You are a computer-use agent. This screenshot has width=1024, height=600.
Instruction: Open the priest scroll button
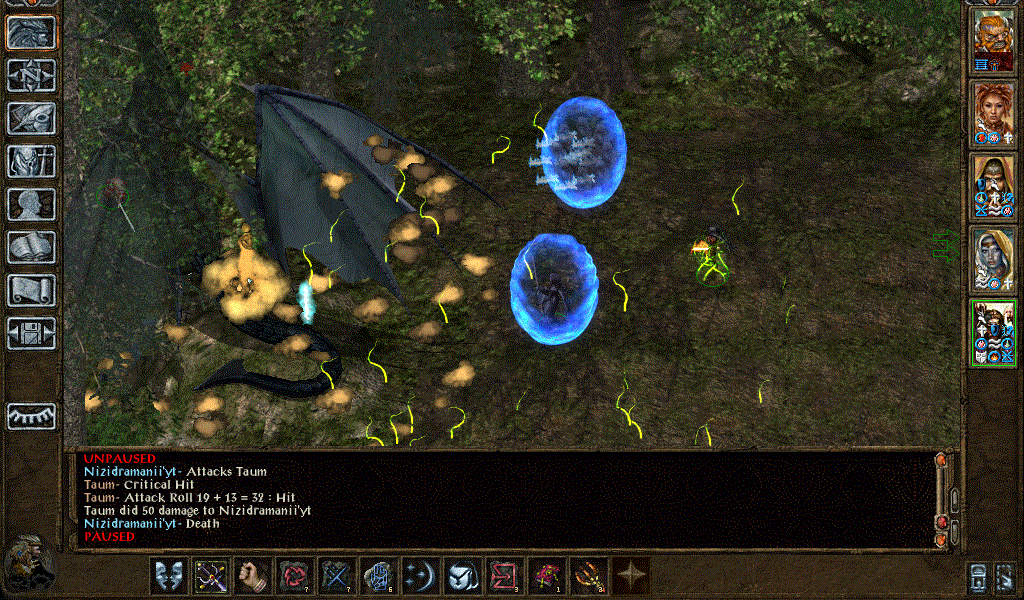coord(31,290)
